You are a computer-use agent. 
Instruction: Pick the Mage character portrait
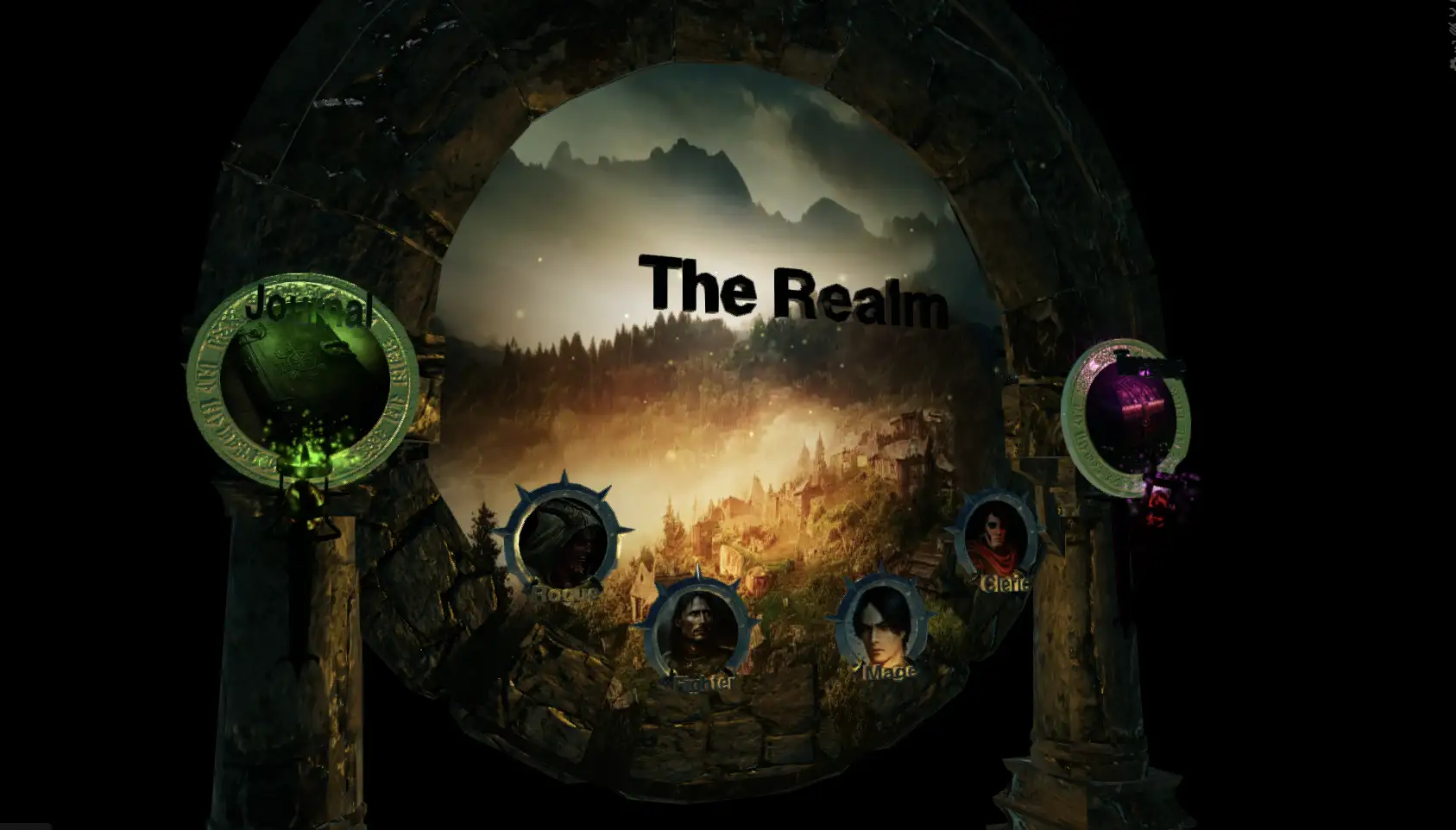point(884,622)
